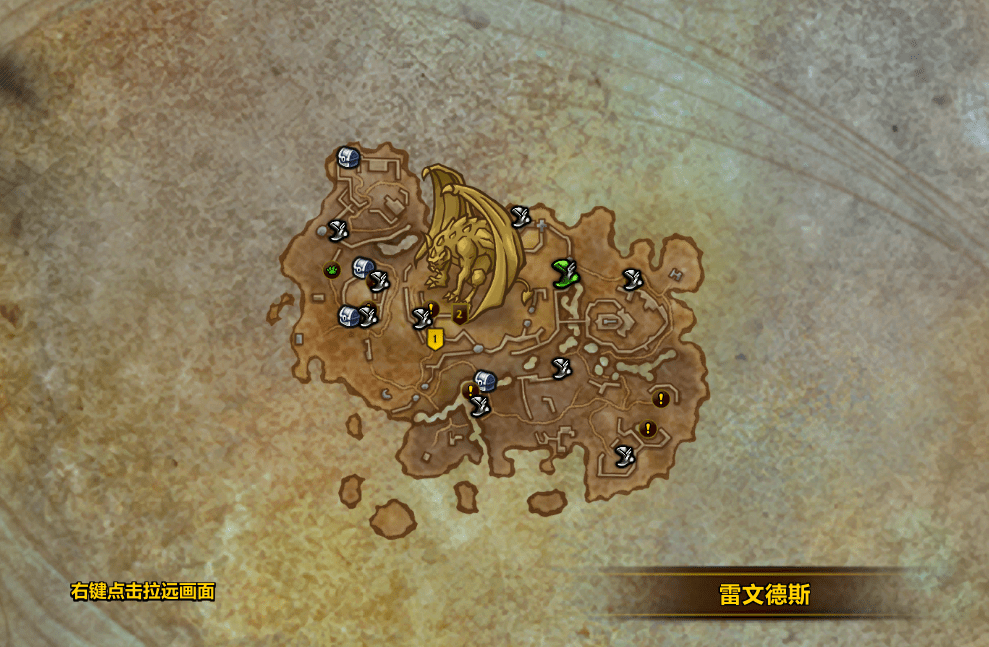Select the green winged boot flight point
The image size is (989, 647).
565,271
